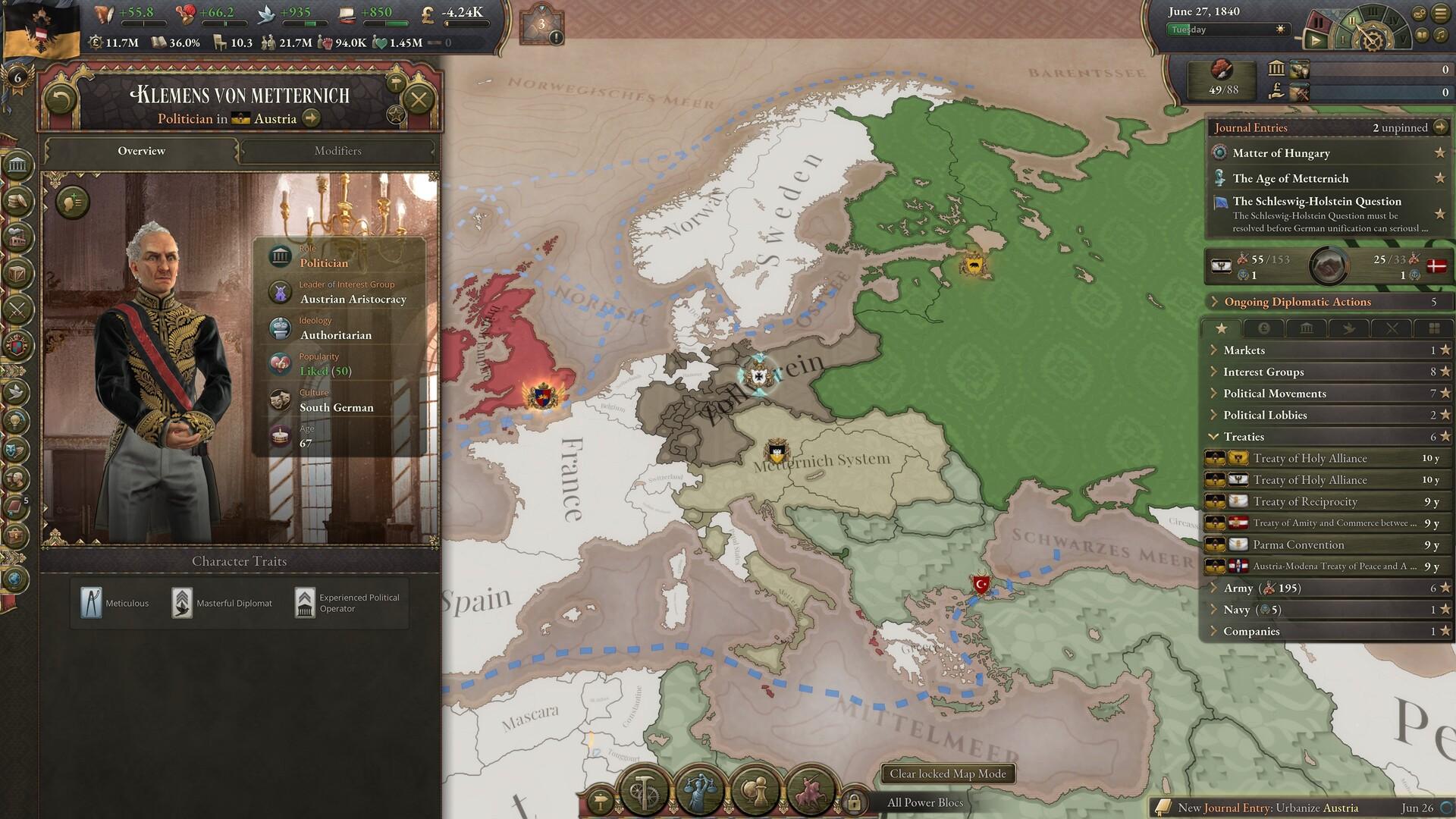
Task: Unpin The Age of Metternich entry star
Action: tap(1439, 178)
